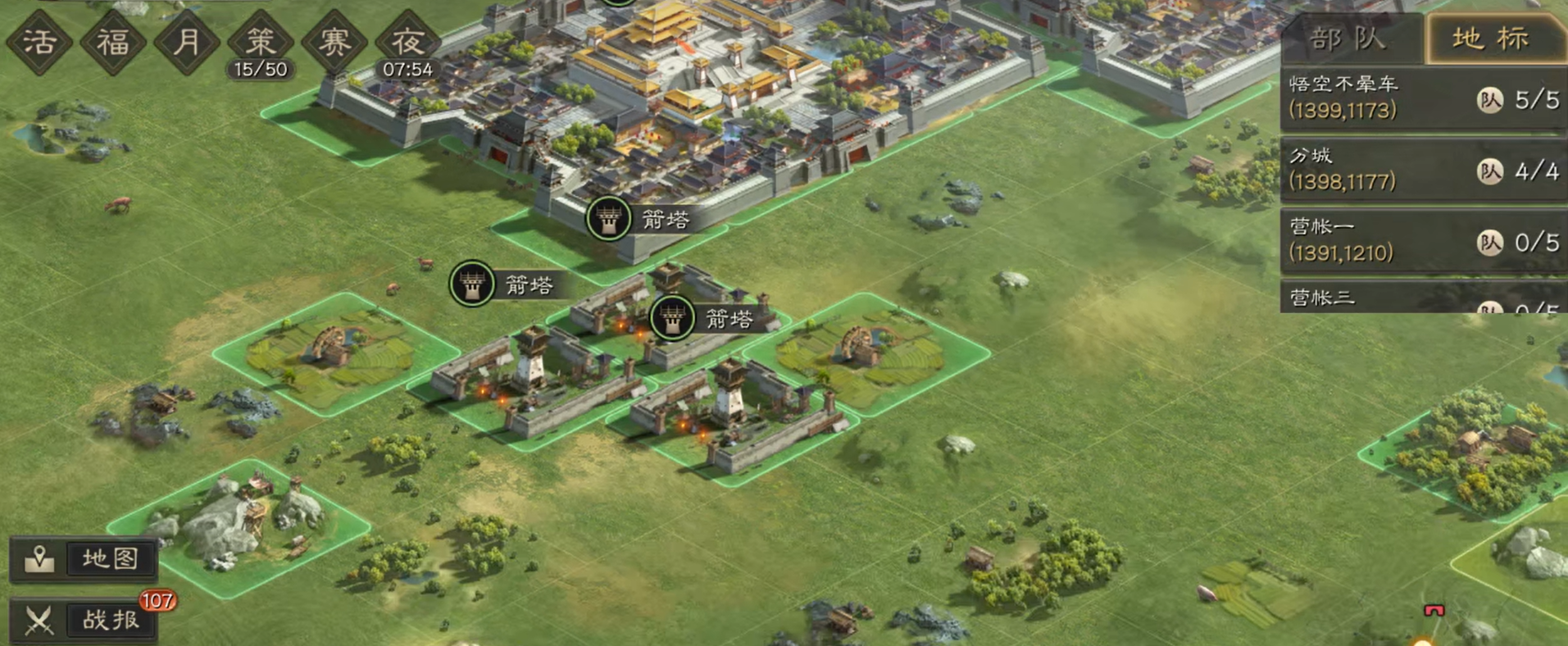This screenshot has width=1568, height=646.
Task: Switch to the 地标 landmarks tab
Action: click(1492, 39)
